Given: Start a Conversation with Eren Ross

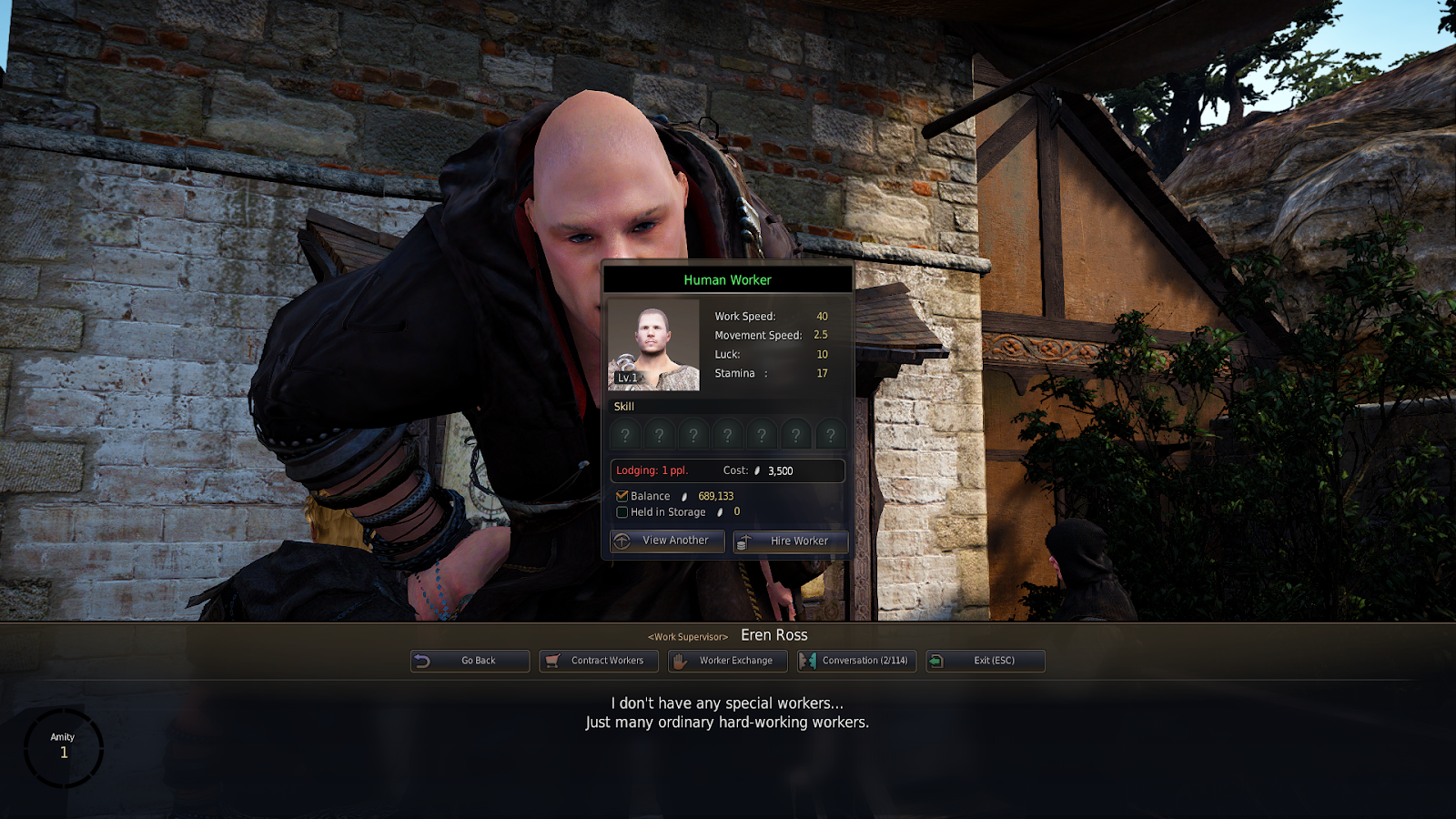Looking at the screenshot, I should click(856, 661).
